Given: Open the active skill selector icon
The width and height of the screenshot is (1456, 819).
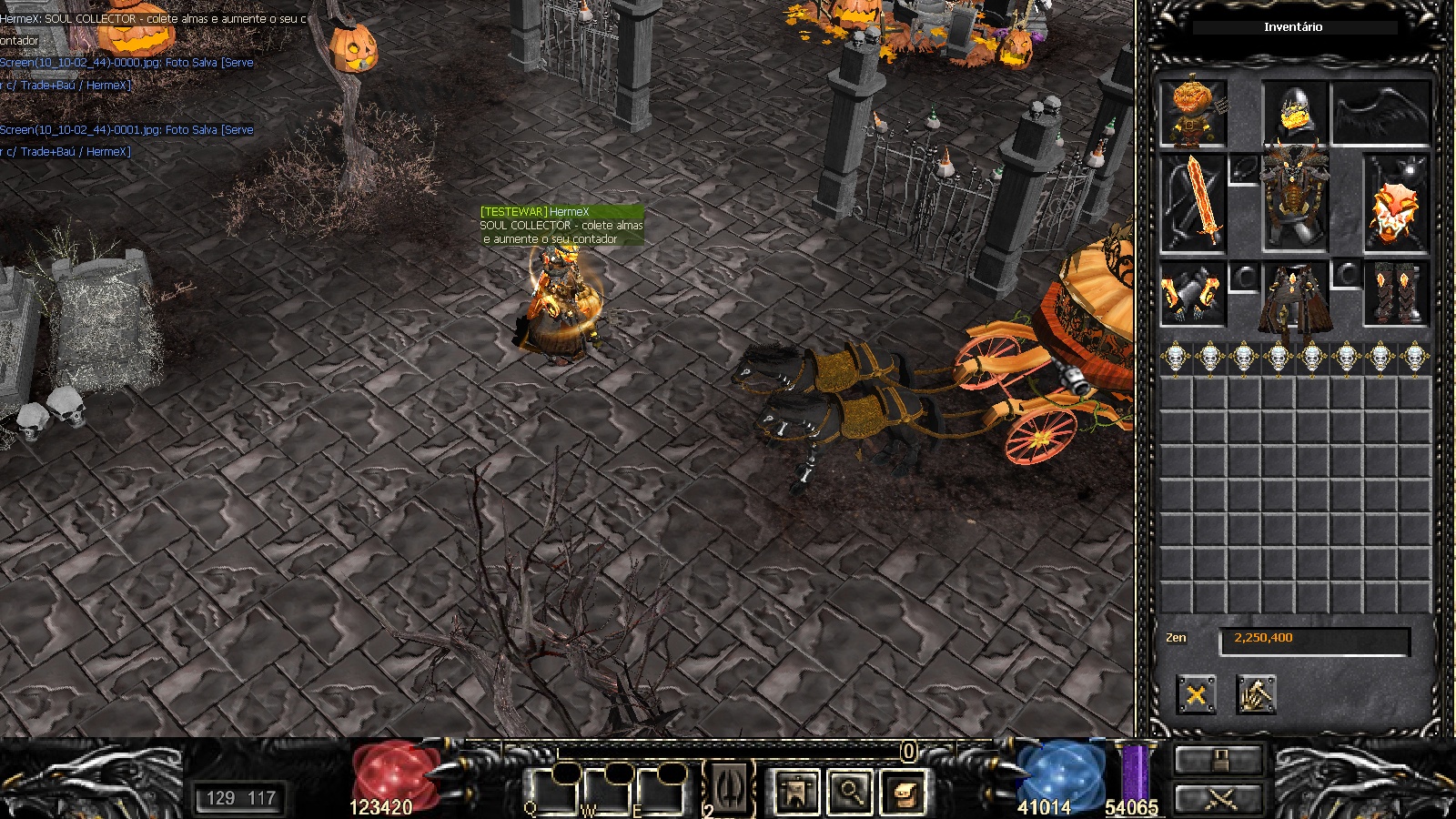Looking at the screenshot, I should (730, 787).
